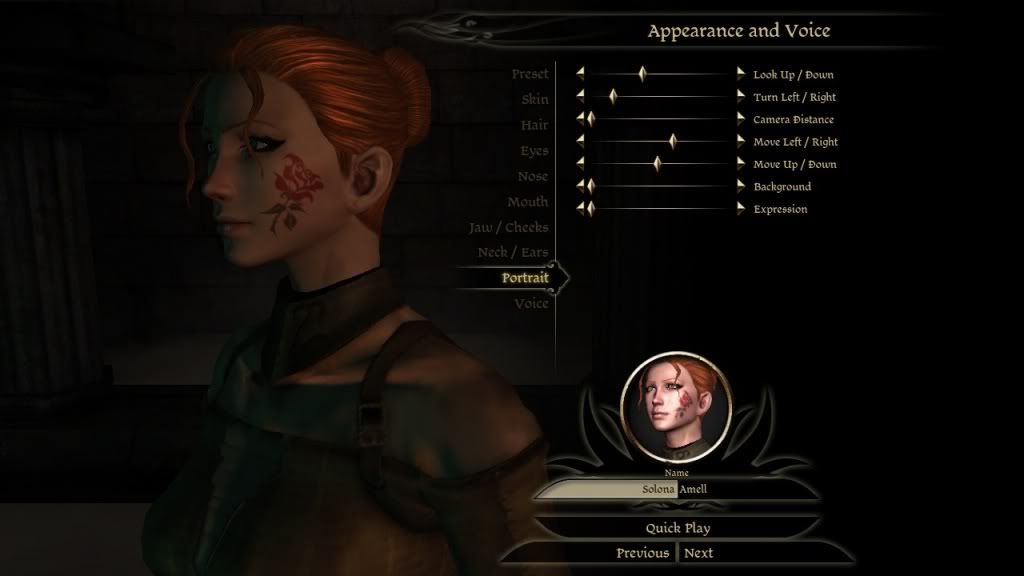Switch to the Mouth category
The image size is (1024, 576).
point(527,202)
